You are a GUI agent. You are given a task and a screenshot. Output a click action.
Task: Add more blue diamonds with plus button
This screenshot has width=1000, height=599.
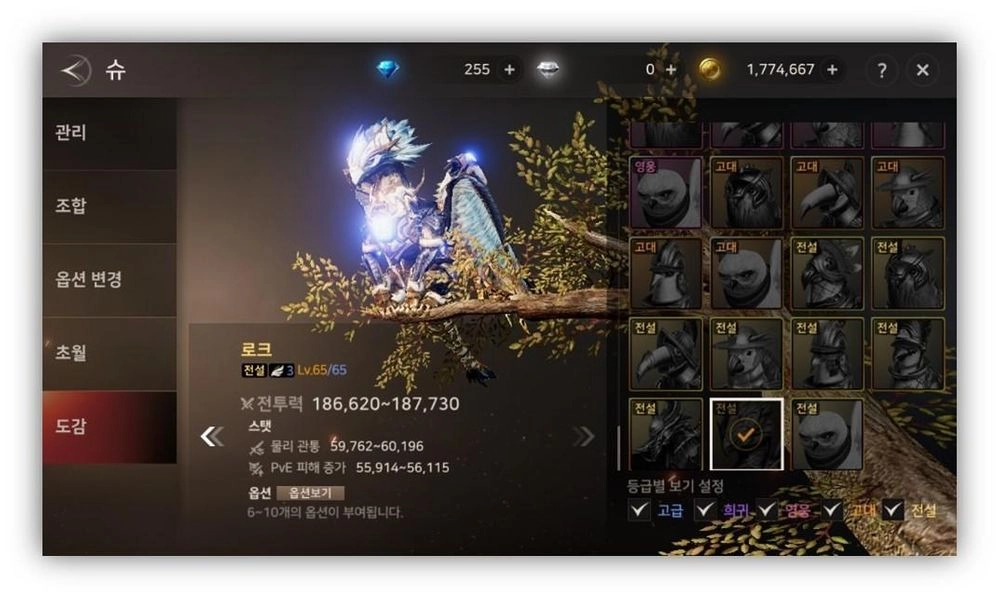(509, 70)
